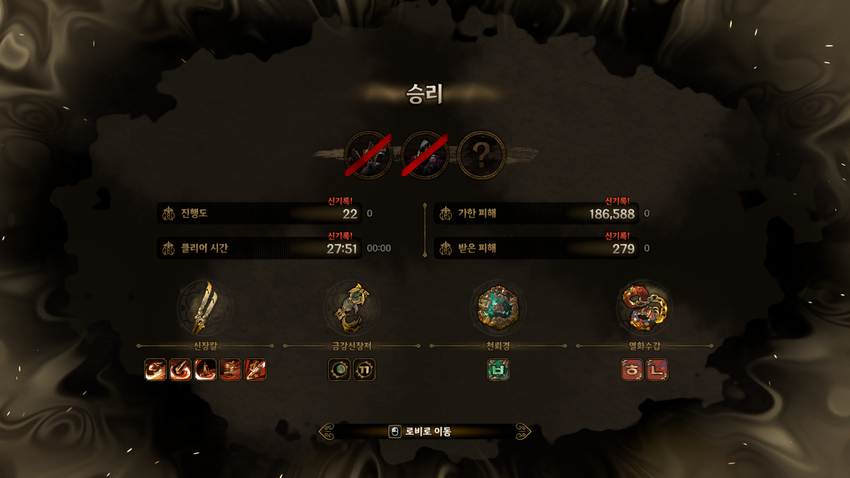Select the circular ring rune under 금강신장저
850x478 pixels.
tap(340, 370)
